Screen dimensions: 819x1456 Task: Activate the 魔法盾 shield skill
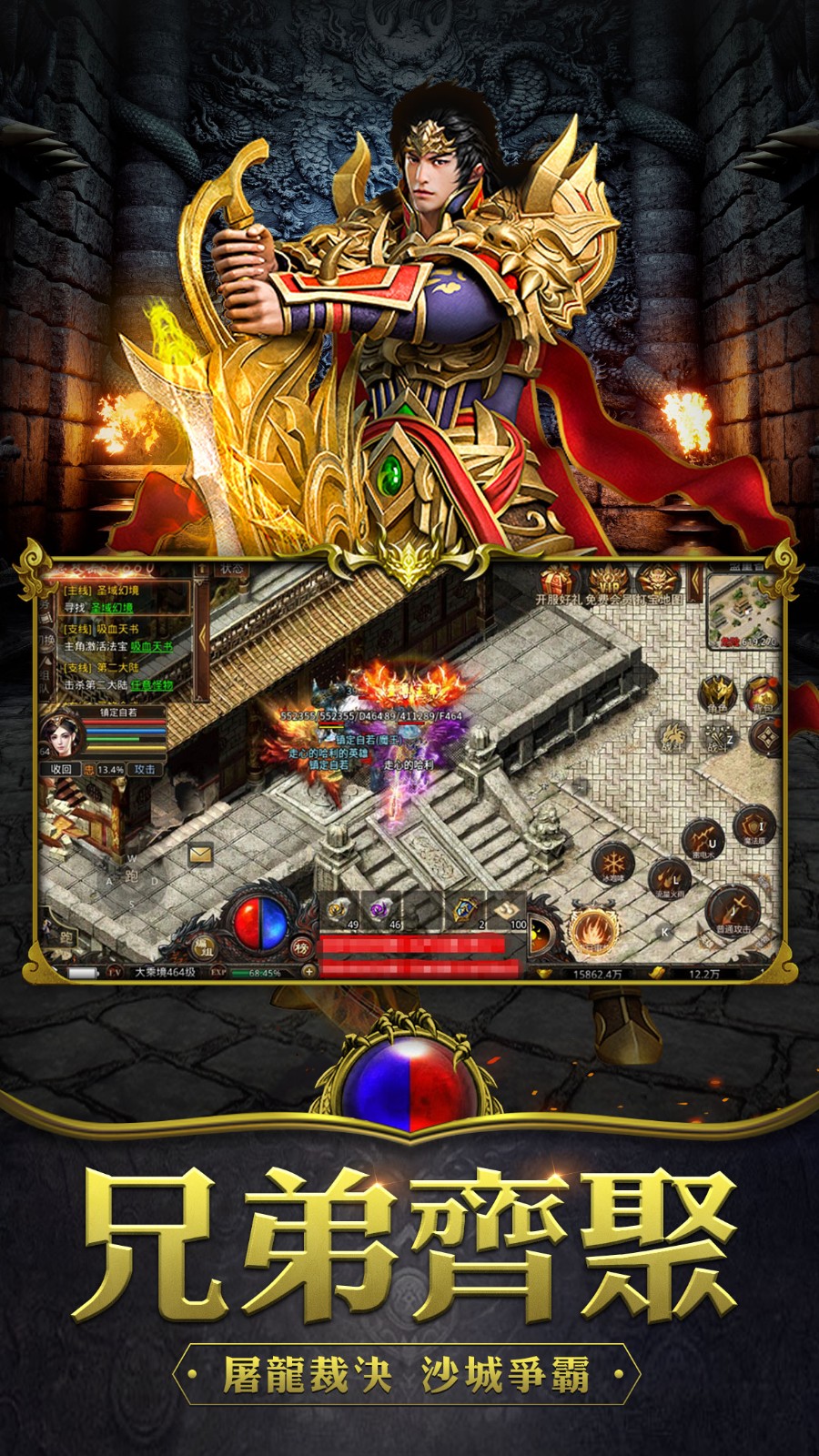point(753,825)
